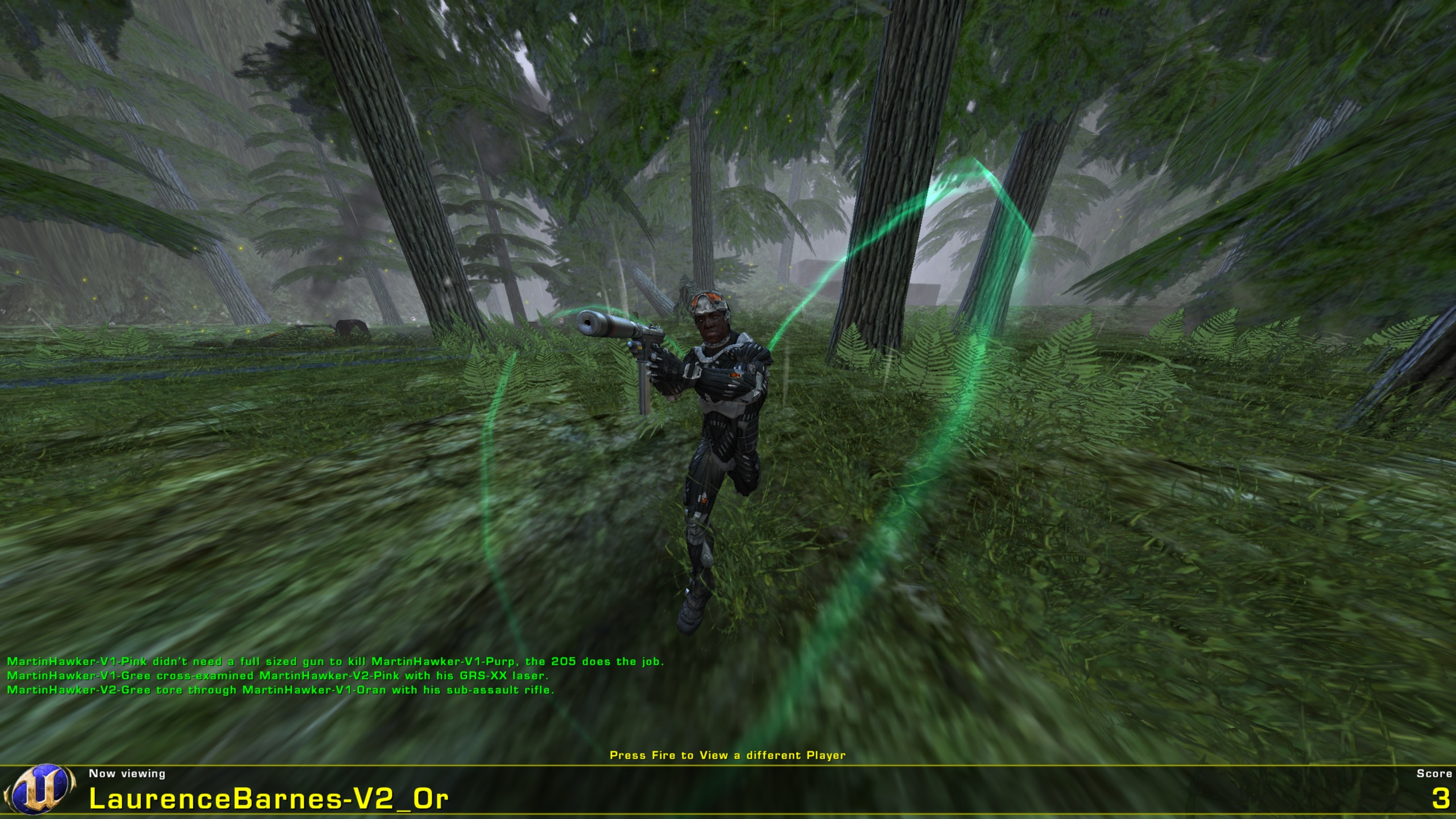Viewport: 1456px width, 819px height.
Task: Open the spectator bottom menu bar
Action: click(x=728, y=791)
